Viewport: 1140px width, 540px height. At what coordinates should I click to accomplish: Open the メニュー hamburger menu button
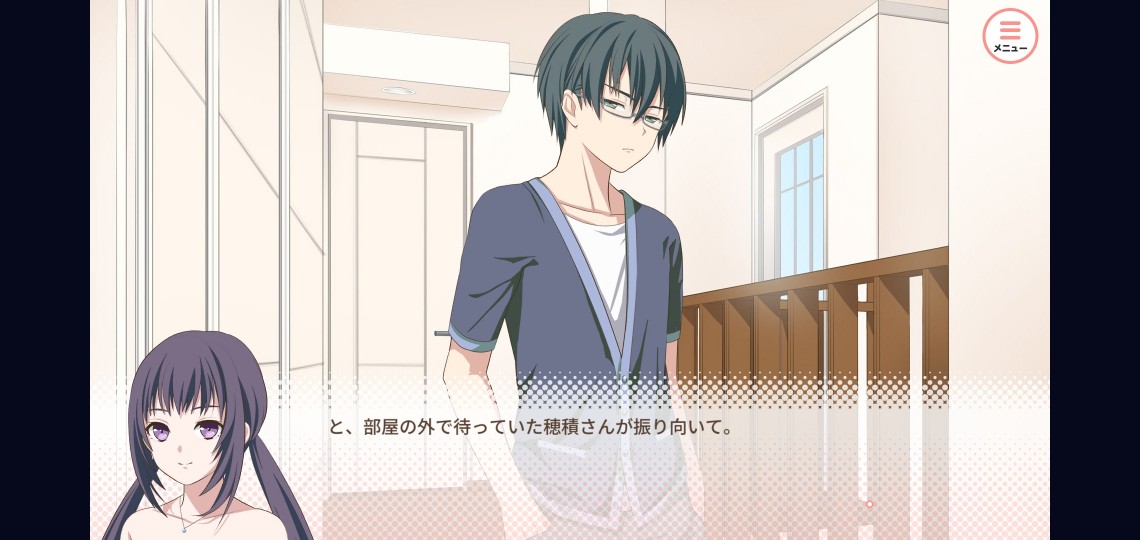tap(1010, 36)
